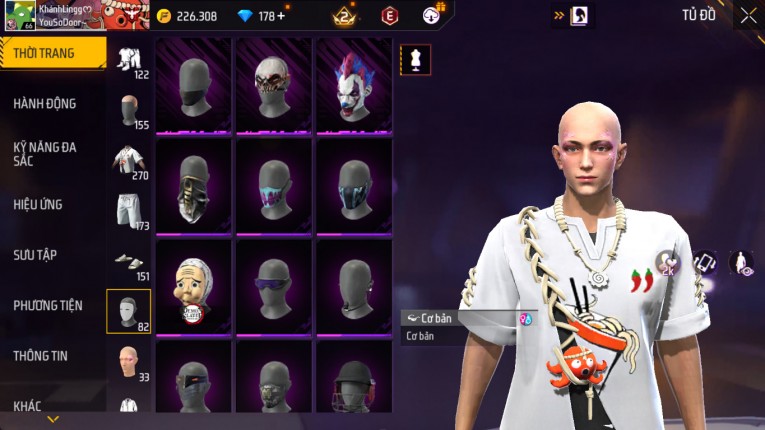Close the wardrobe with the X button
Screen dimensions: 765x430
click(x=748, y=15)
